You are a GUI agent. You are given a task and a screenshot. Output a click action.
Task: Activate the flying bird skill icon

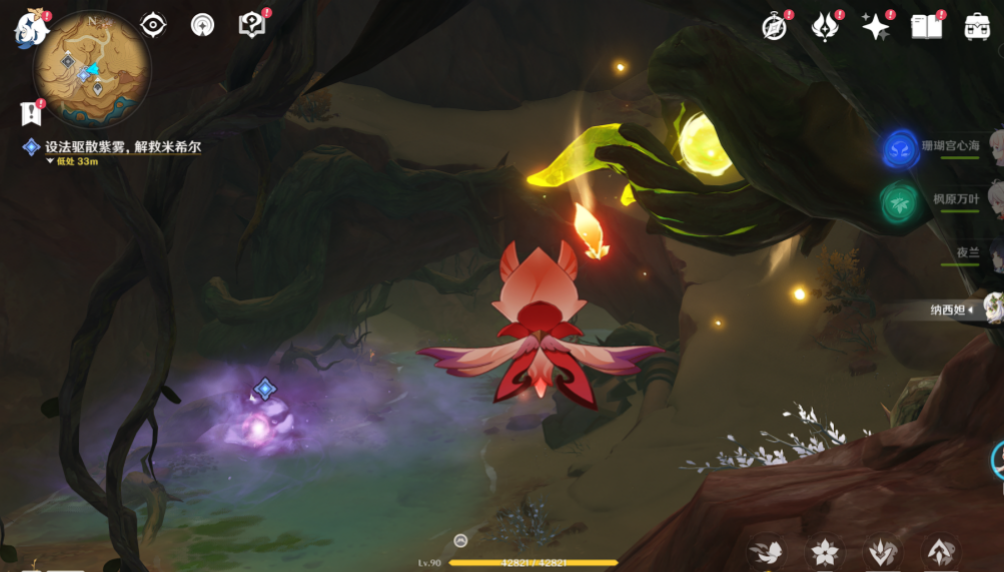pos(767,552)
